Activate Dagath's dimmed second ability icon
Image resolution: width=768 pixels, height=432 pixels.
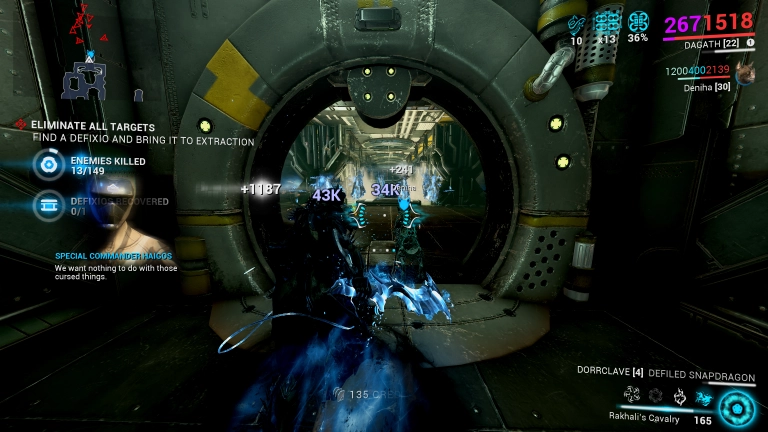(654, 396)
